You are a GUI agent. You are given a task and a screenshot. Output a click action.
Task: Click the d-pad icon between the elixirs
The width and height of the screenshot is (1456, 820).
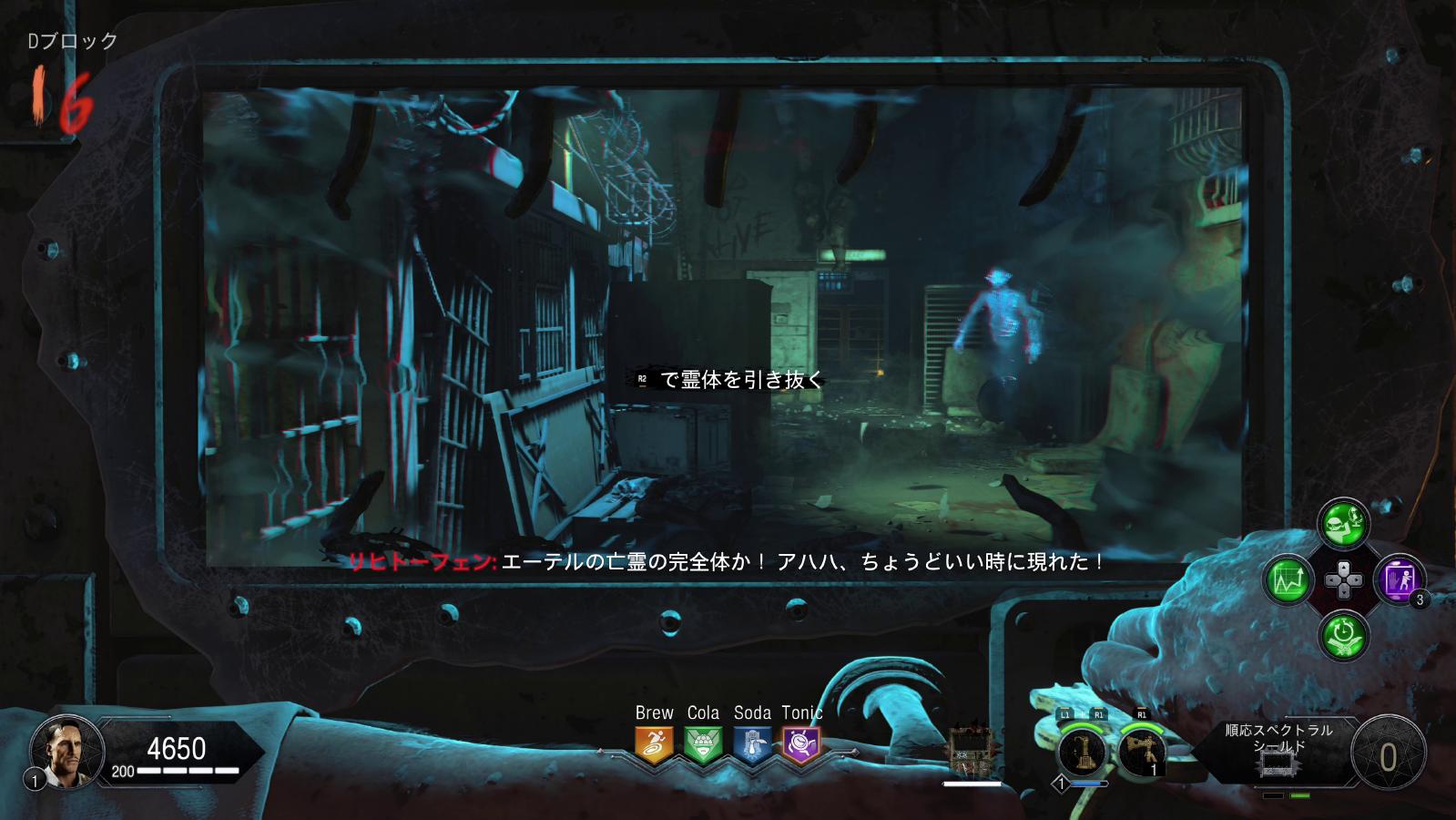[x=1343, y=579]
